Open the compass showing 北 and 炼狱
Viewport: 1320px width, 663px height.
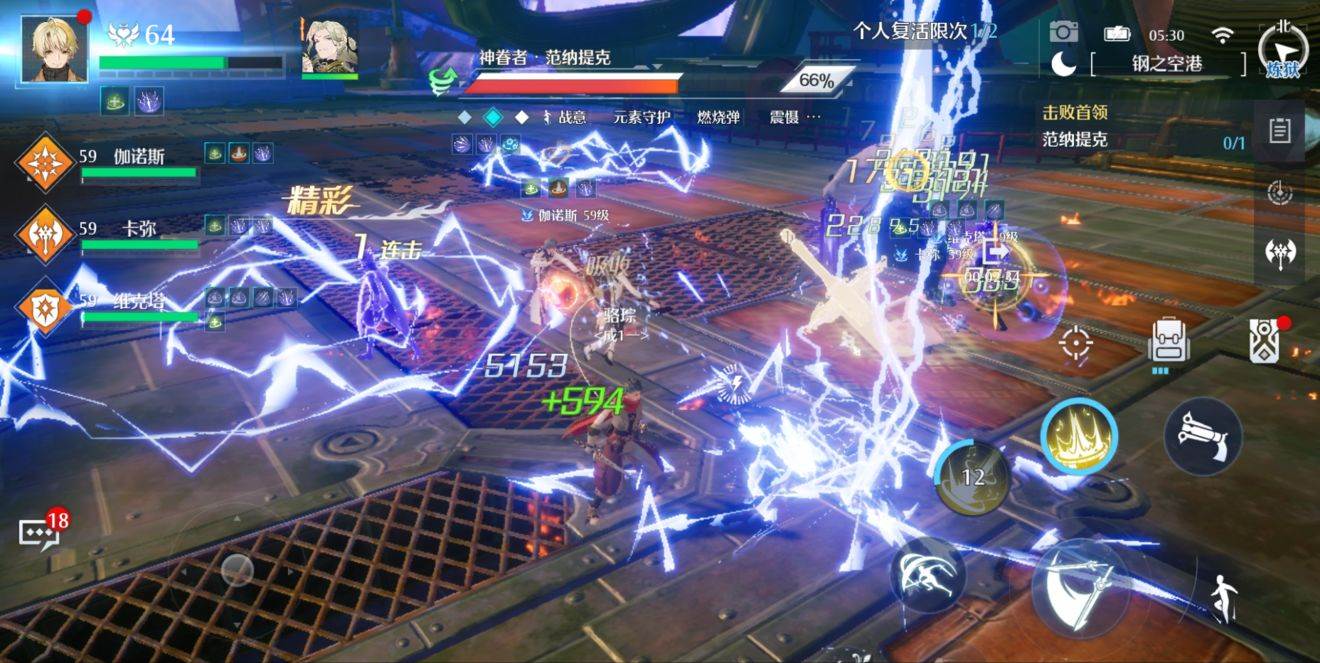[x=1282, y=49]
